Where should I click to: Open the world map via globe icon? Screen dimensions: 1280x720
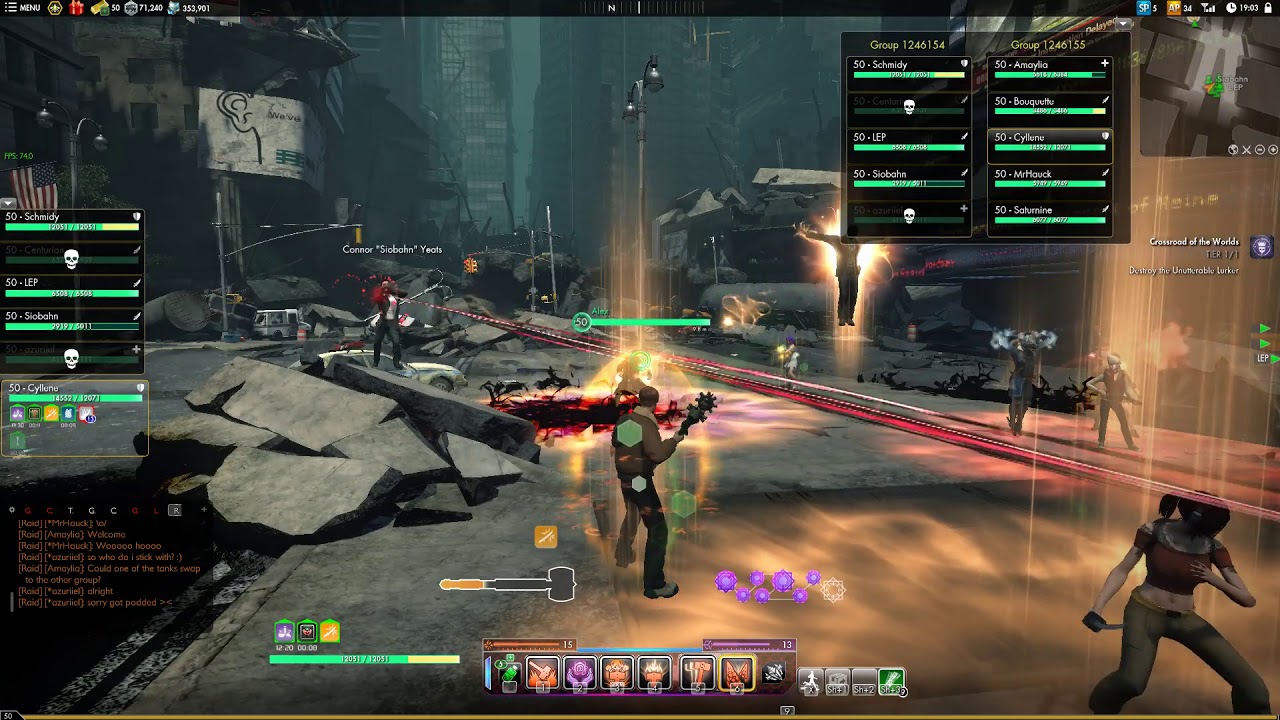pos(1234,150)
